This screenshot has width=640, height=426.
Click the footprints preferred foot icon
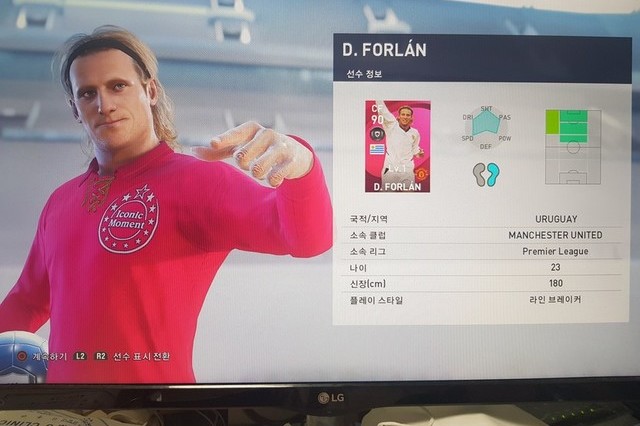[486, 174]
